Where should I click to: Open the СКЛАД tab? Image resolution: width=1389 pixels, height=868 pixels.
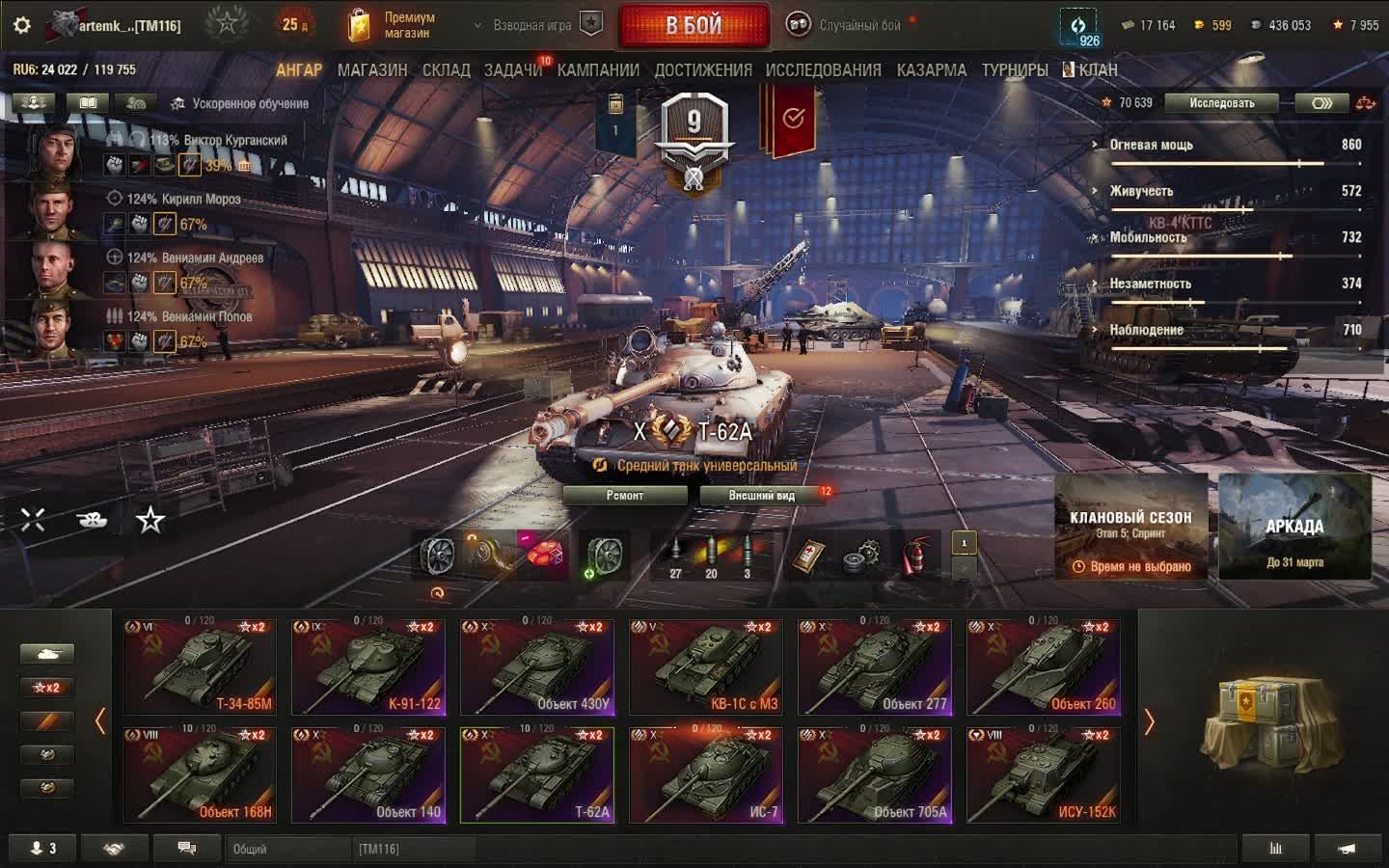coord(447,70)
